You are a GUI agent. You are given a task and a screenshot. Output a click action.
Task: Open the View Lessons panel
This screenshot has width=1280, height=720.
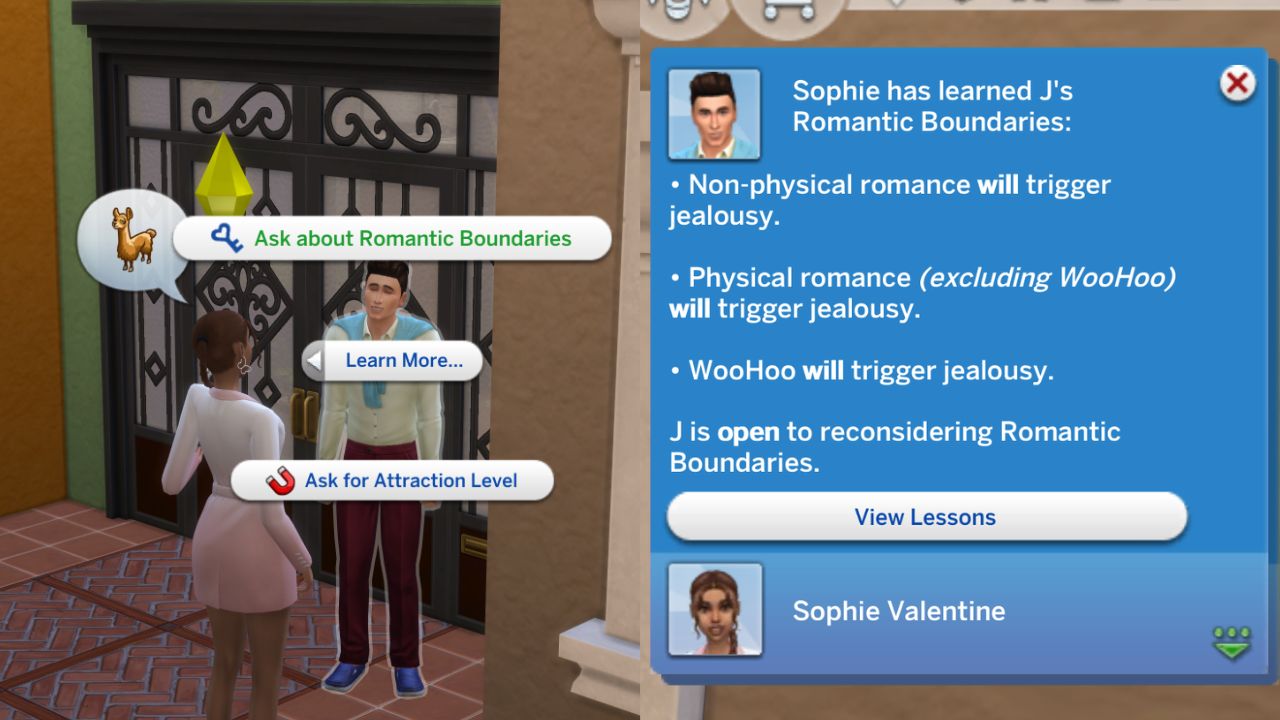(924, 517)
